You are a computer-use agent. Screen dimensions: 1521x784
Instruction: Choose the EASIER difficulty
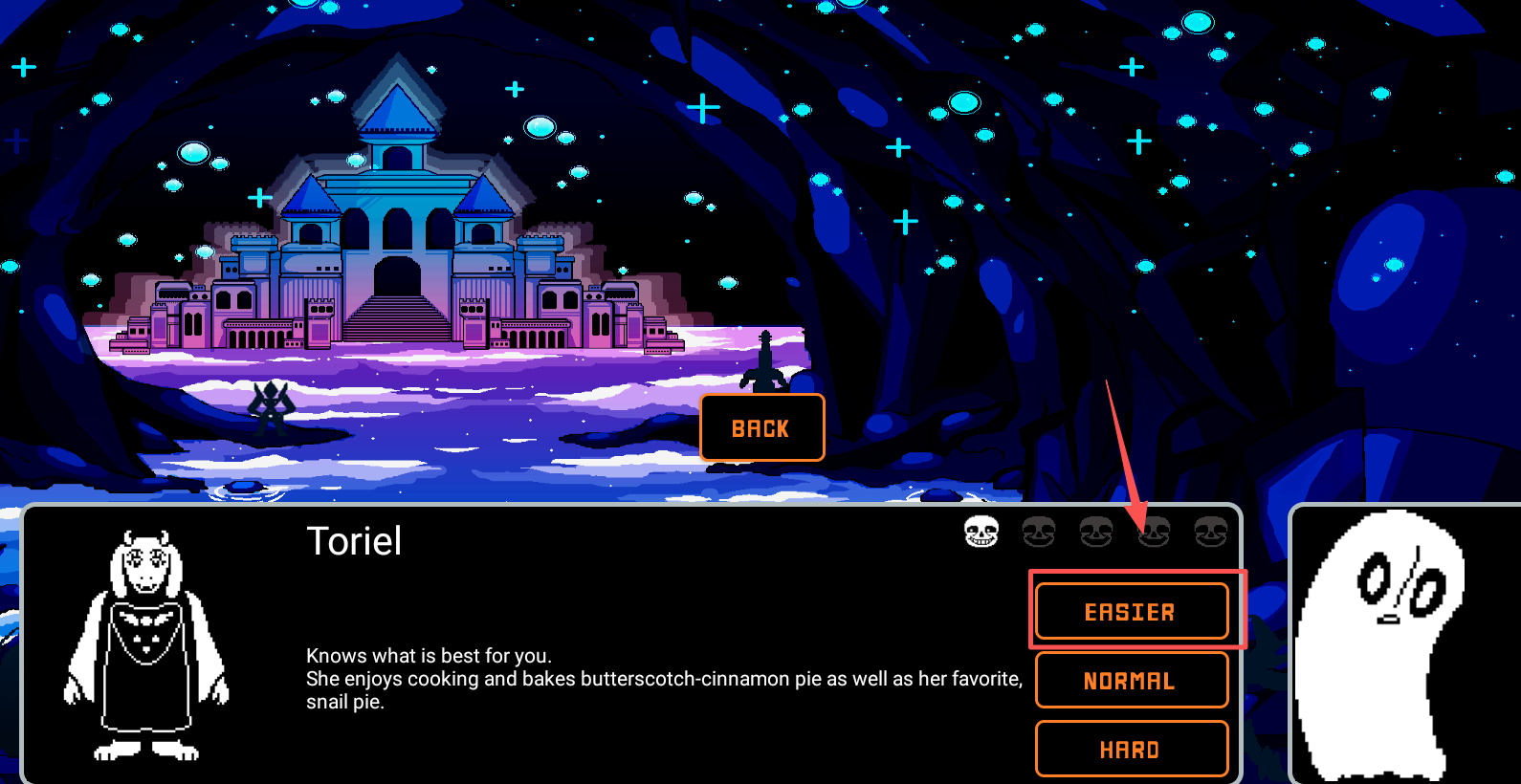coord(1131,611)
